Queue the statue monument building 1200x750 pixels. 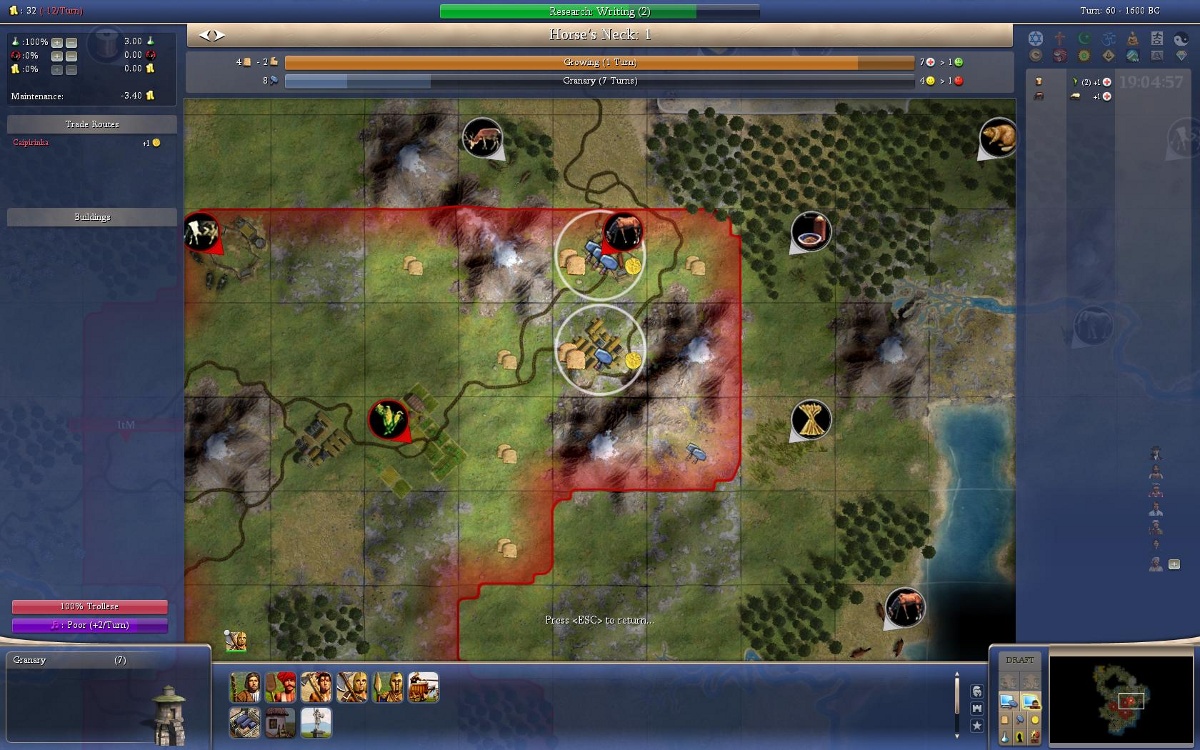316,721
